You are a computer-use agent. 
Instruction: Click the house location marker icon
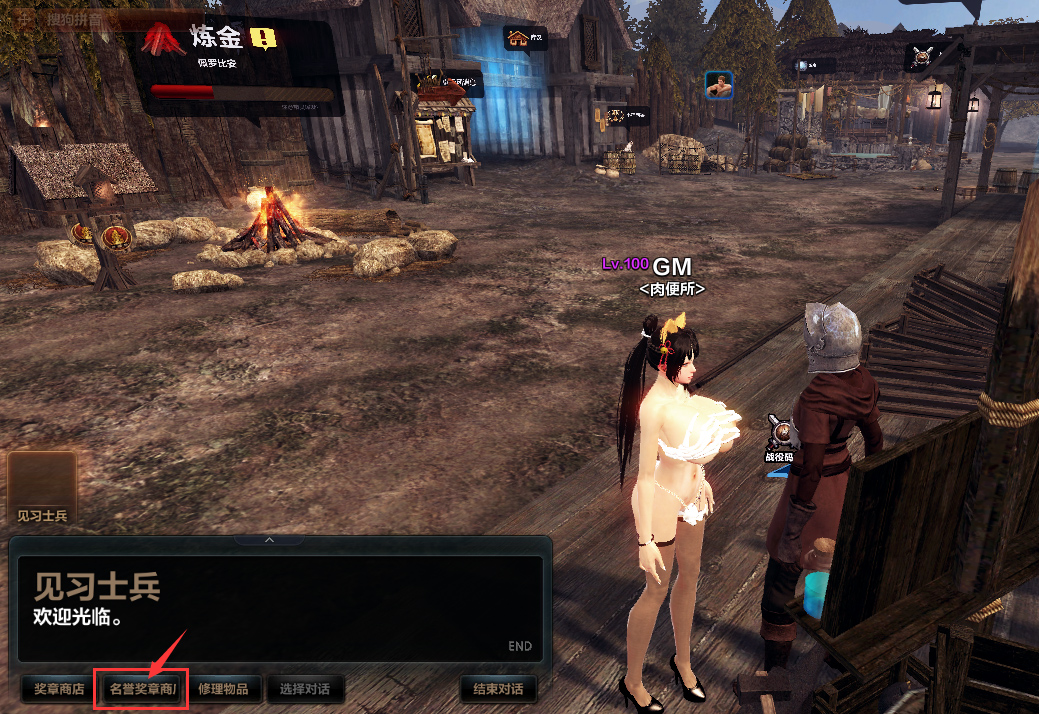point(519,39)
